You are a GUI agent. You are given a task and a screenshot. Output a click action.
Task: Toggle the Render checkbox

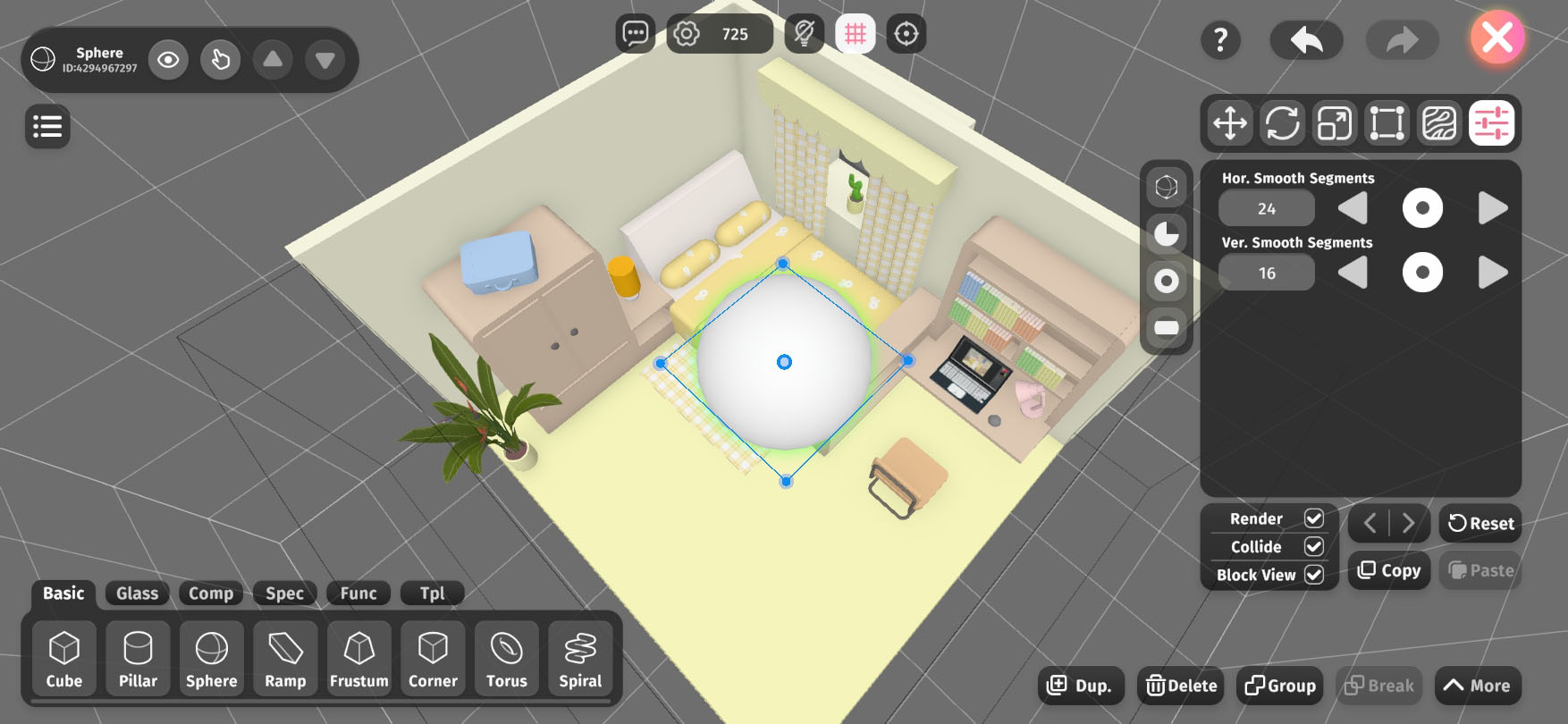point(1313,518)
